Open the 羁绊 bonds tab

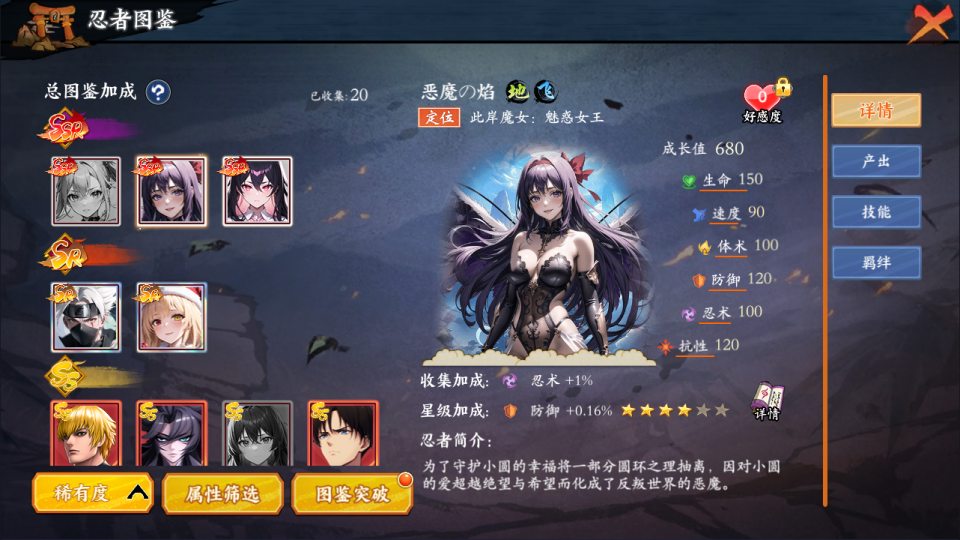876,263
